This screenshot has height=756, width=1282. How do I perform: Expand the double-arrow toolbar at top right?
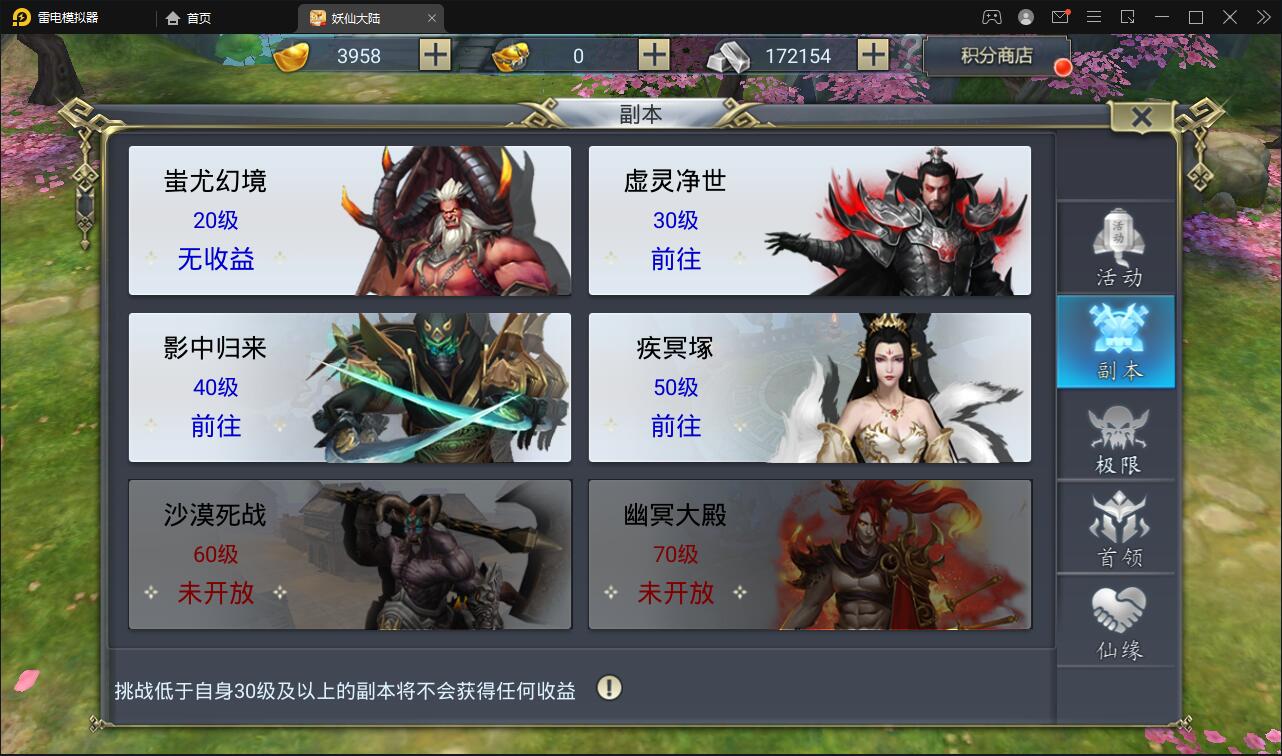click(1263, 17)
